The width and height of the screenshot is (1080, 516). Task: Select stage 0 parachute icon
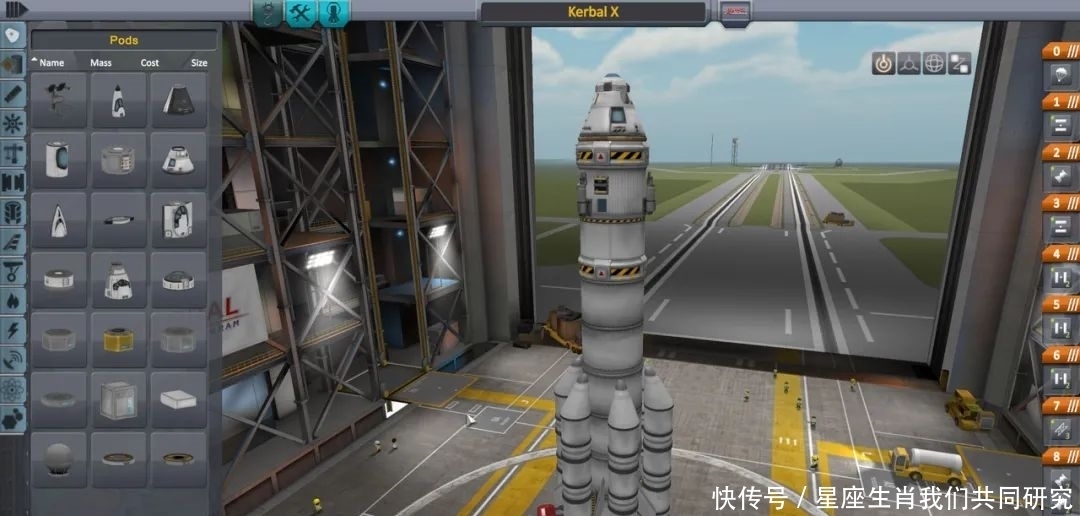coord(1058,75)
